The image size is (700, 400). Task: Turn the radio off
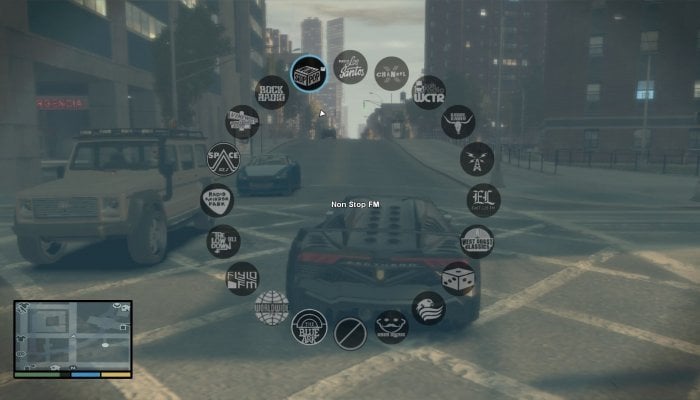click(x=350, y=332)
